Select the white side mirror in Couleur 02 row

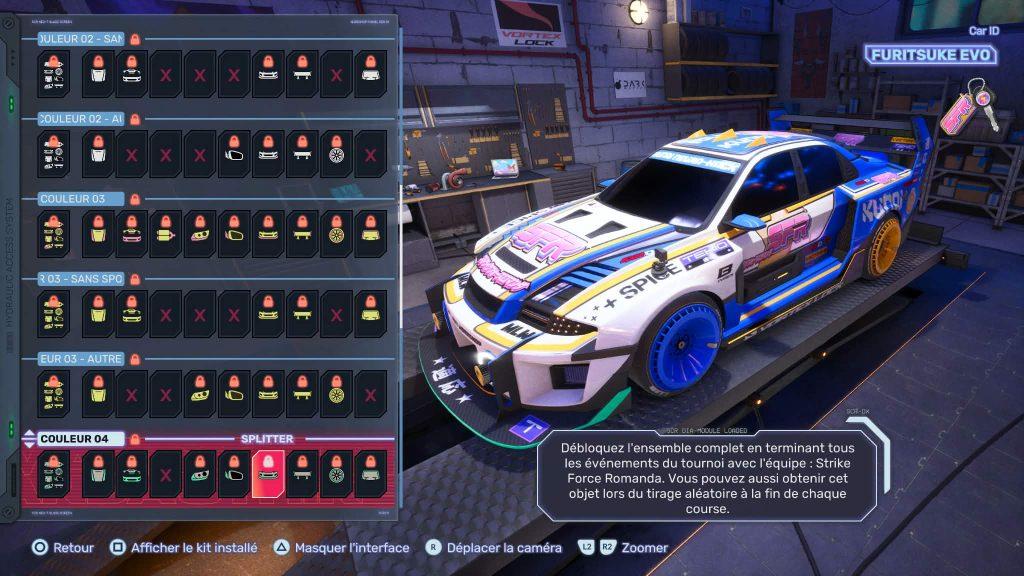point(234,153)
